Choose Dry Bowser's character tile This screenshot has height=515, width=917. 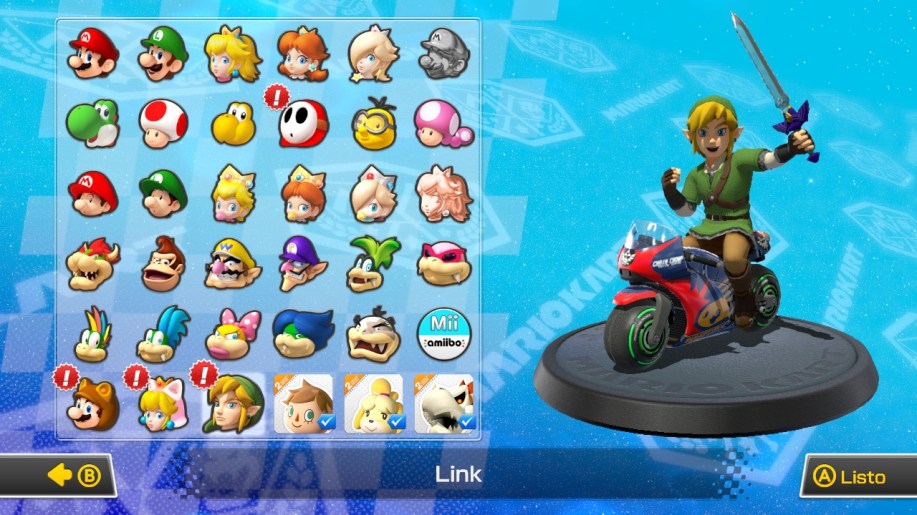pyautogui.click(x=443, y=404)
